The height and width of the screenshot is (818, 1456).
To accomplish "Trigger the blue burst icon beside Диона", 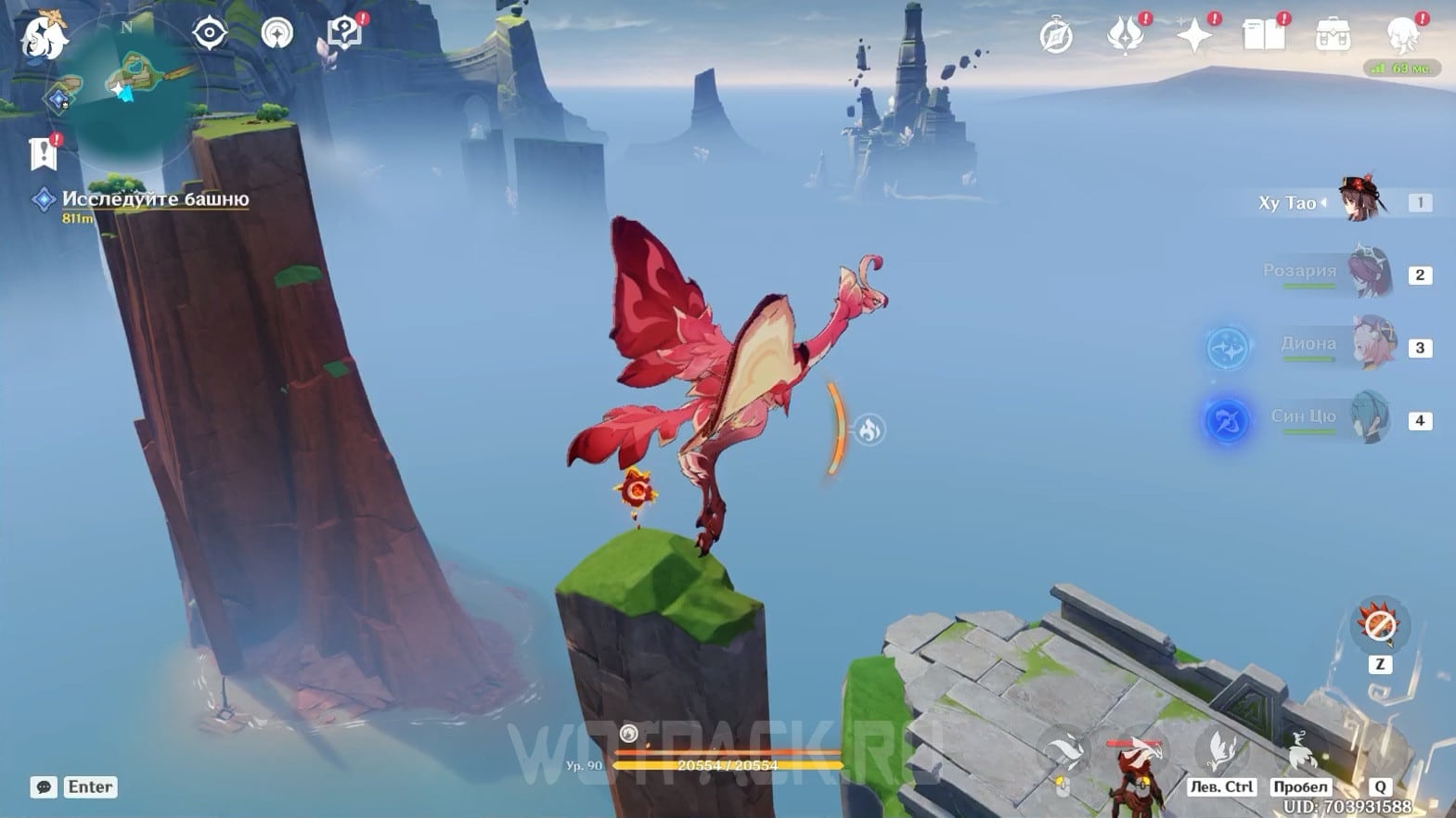I will [1229, 347].
